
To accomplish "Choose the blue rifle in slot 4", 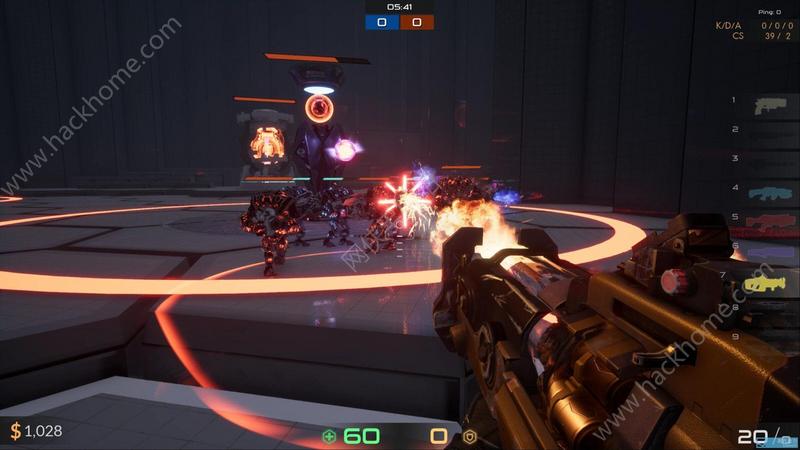I will (769, 192).
